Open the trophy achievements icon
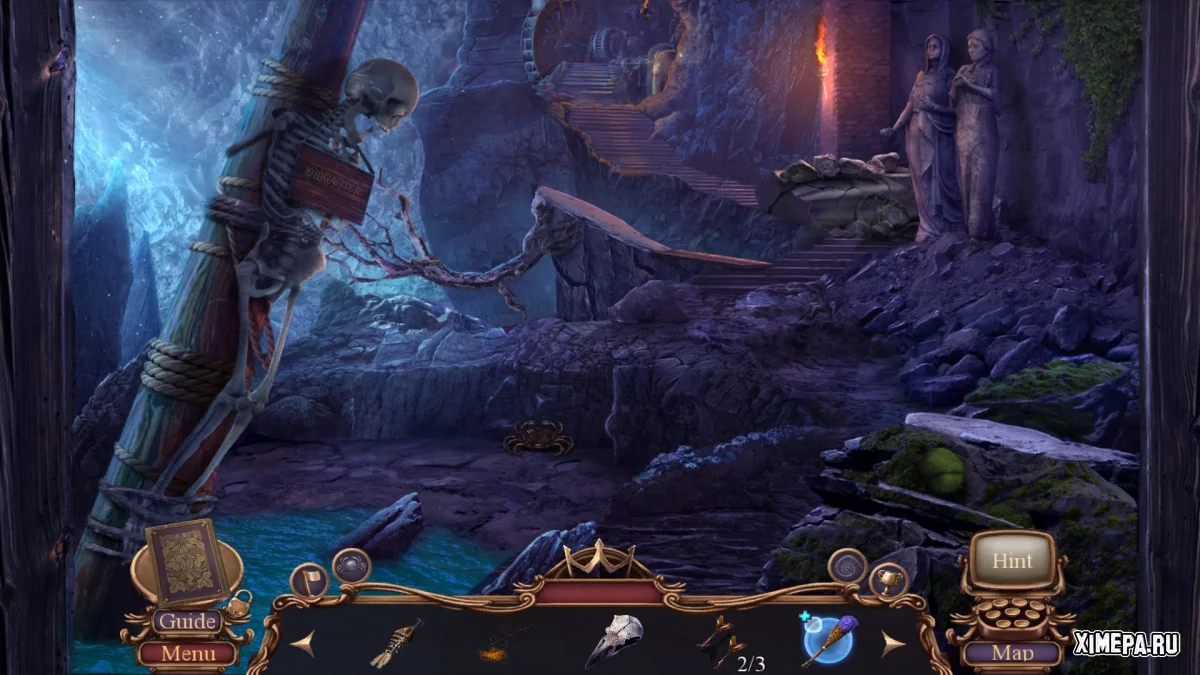Viewport: 1200px width, 675px height. [888, 582]
